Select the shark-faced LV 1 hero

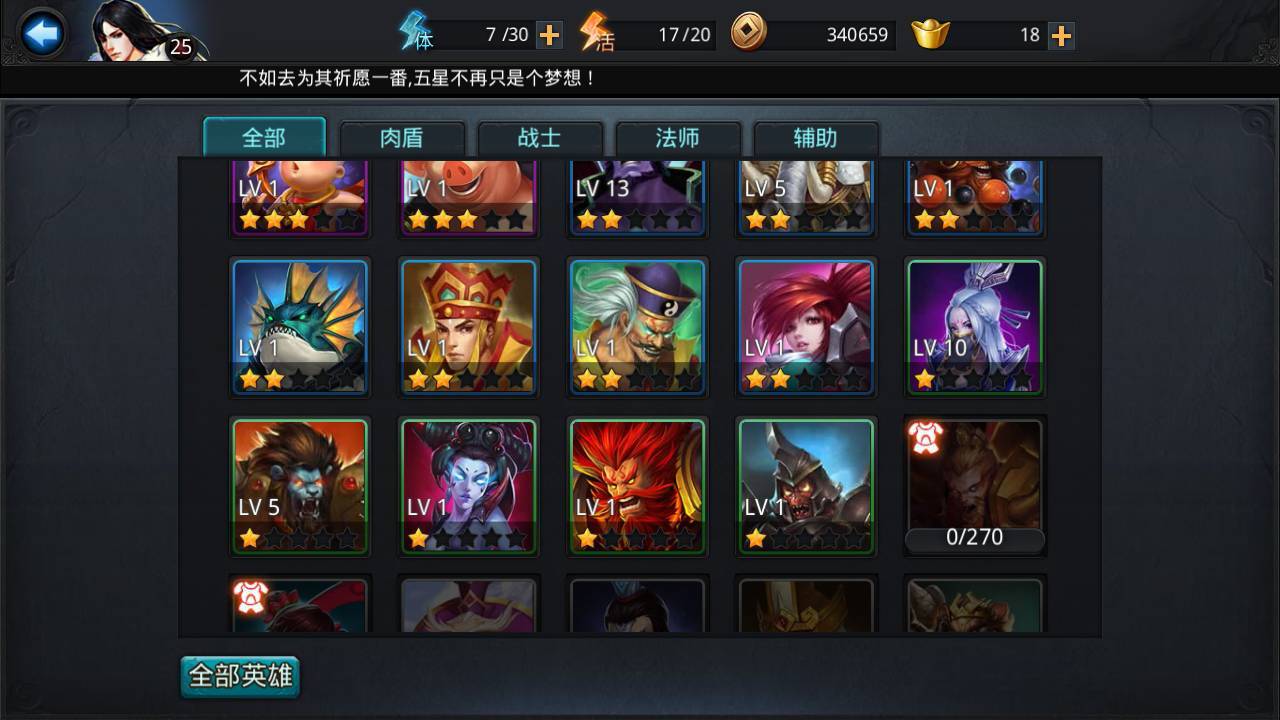[x=299, y=327]
